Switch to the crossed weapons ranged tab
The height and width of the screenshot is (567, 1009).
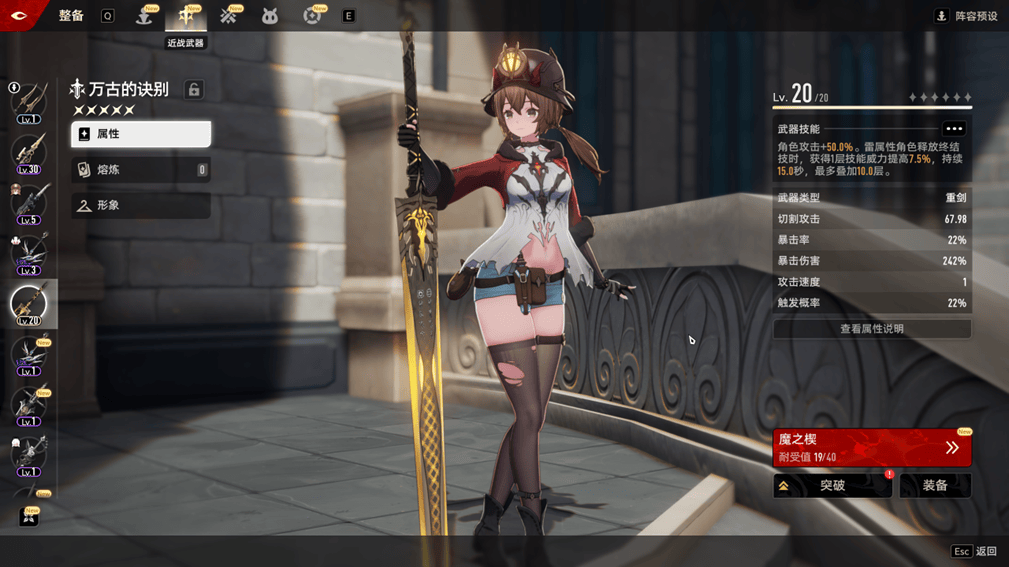pyautogui.click(x=228, y=16)
